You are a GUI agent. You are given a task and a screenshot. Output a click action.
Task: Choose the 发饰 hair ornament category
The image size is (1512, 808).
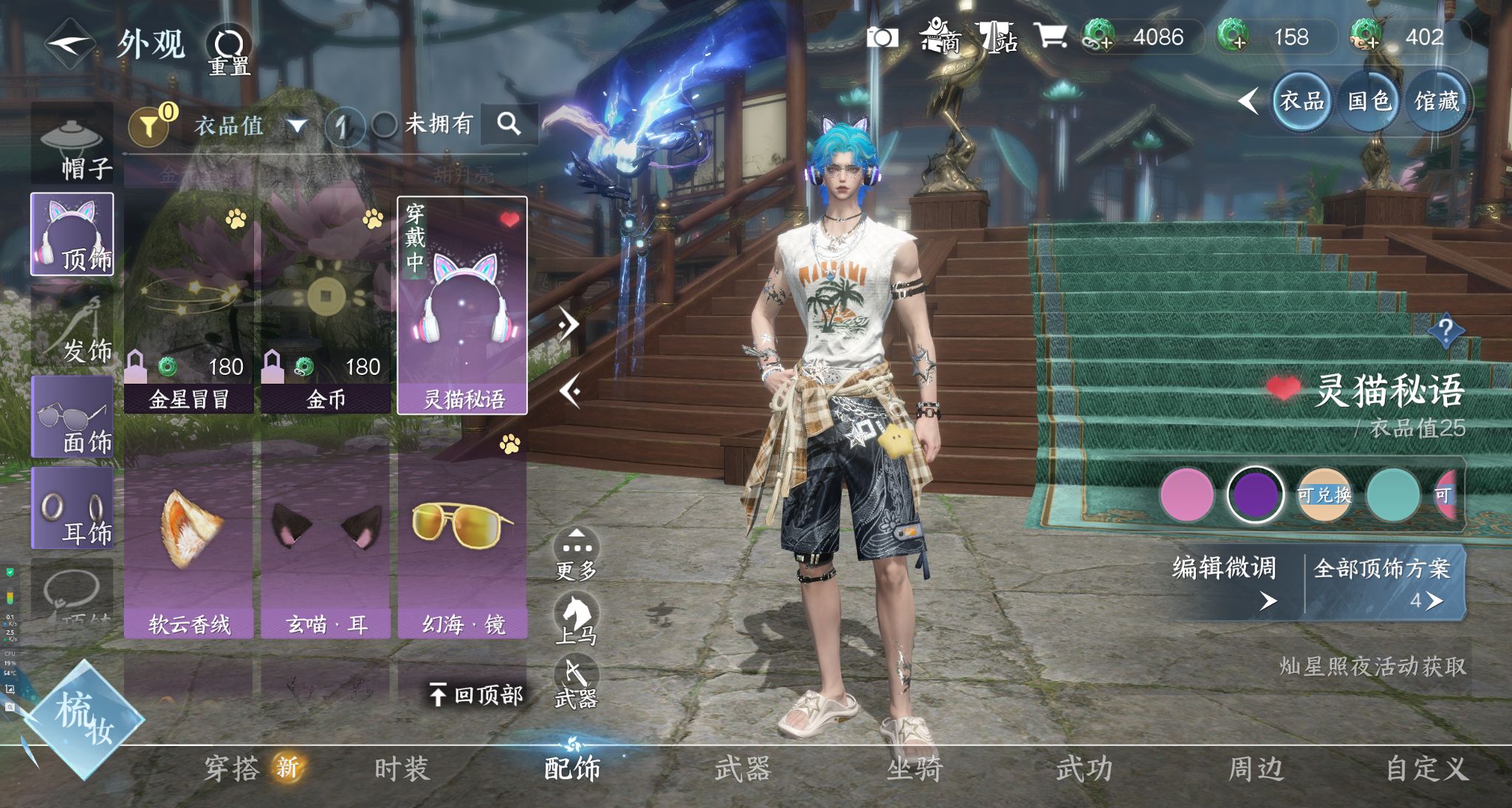[x=72, y=328]
